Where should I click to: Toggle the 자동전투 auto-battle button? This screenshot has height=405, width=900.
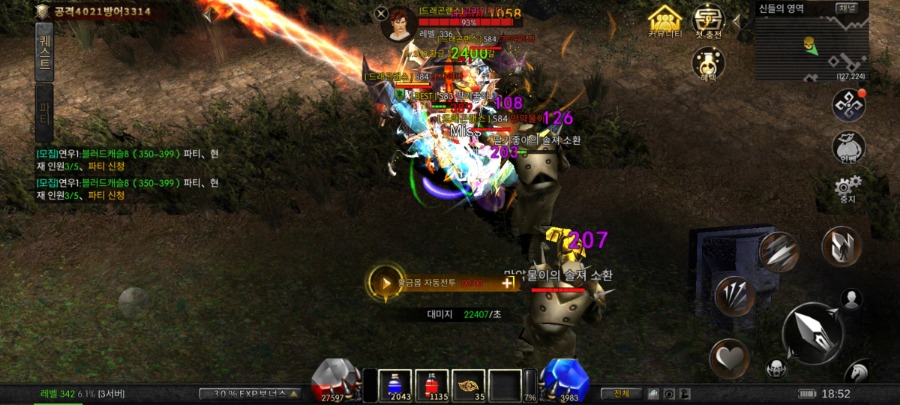pos(385,282)
